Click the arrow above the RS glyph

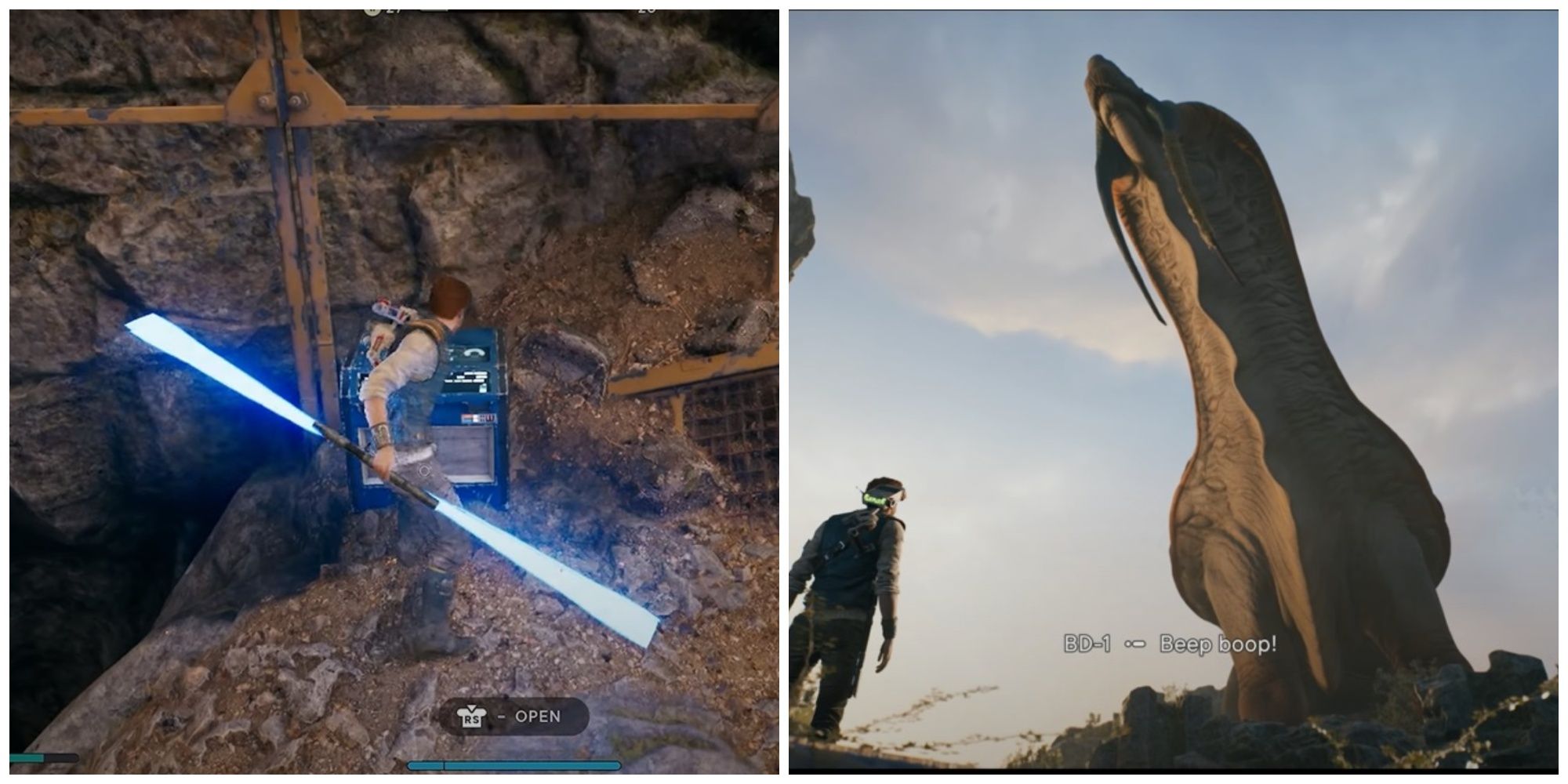[470, 706]
